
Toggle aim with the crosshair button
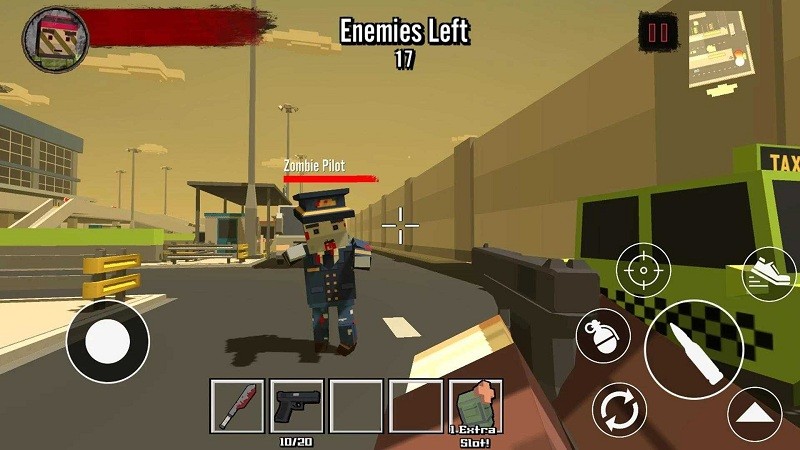(x=641, y=269)
